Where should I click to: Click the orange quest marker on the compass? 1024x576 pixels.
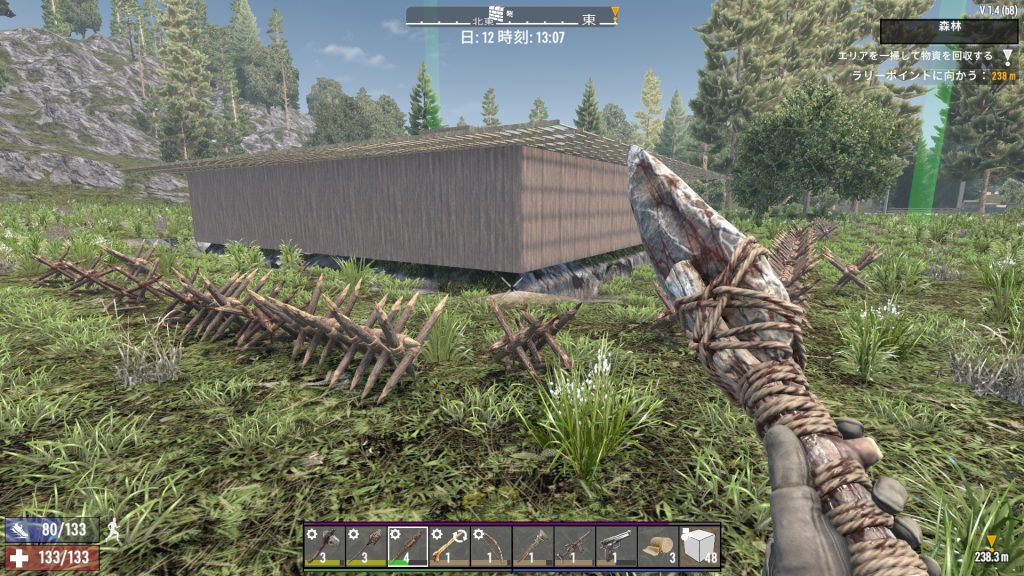[615, 13]
